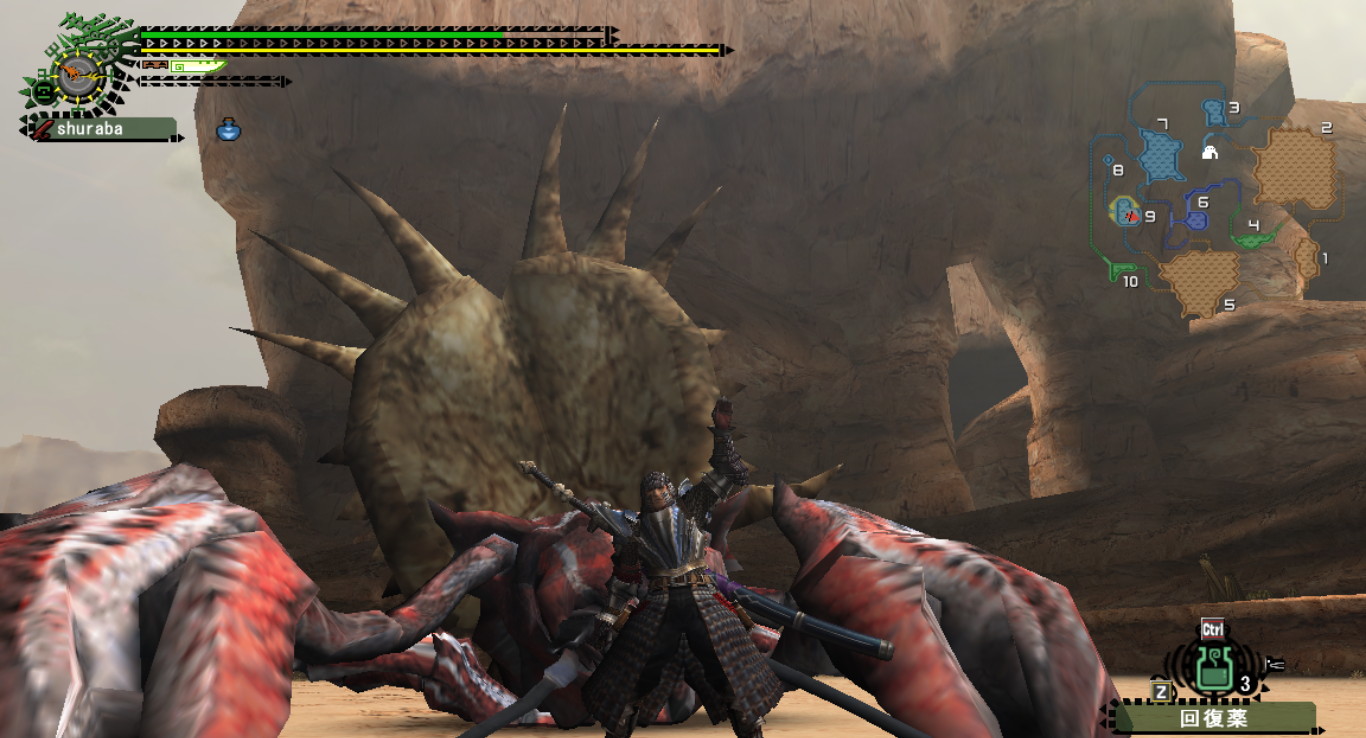This screenshot has width=1366, height=738.
Task: Select the green potion item icon
Action: pos(1212,670)
